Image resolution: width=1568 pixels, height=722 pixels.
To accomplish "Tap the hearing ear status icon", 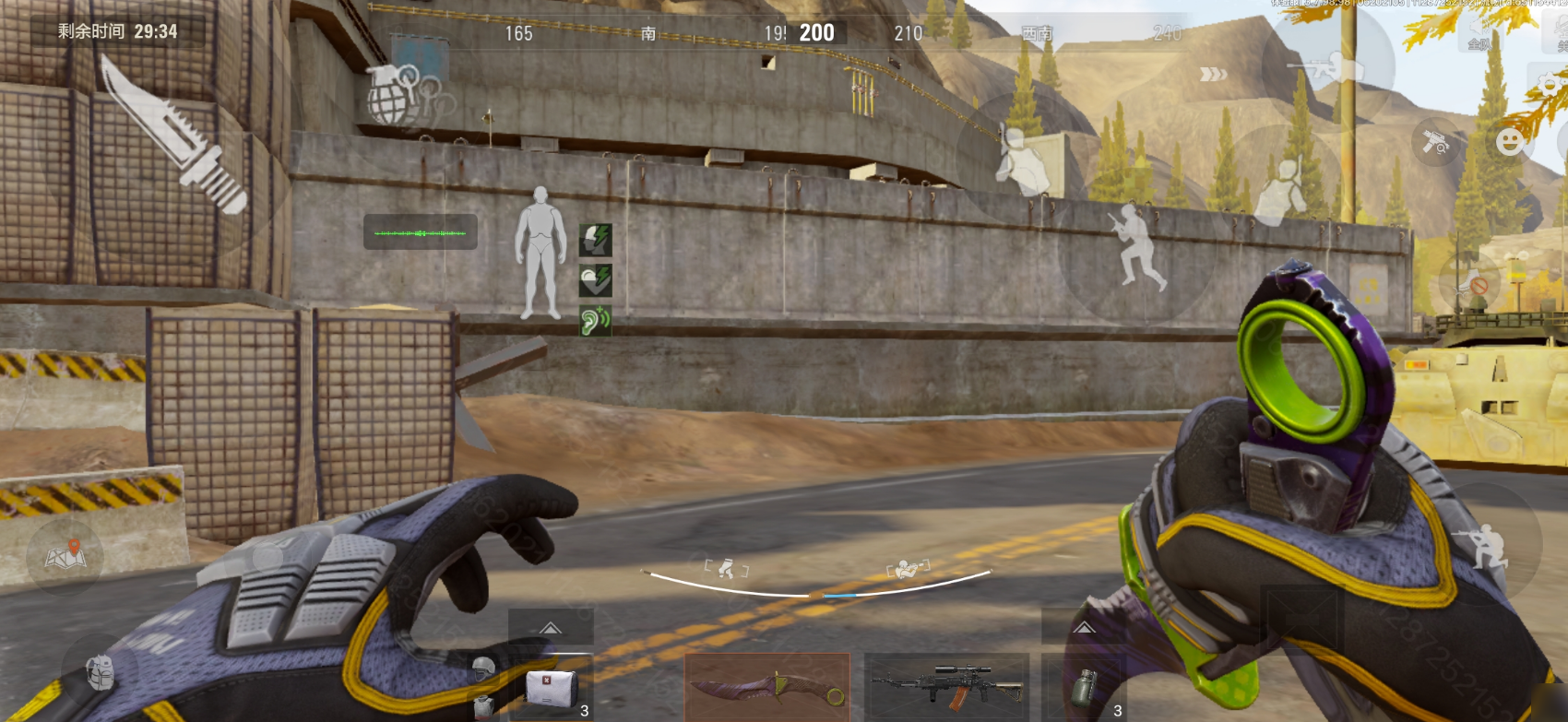I will point(595,320).
